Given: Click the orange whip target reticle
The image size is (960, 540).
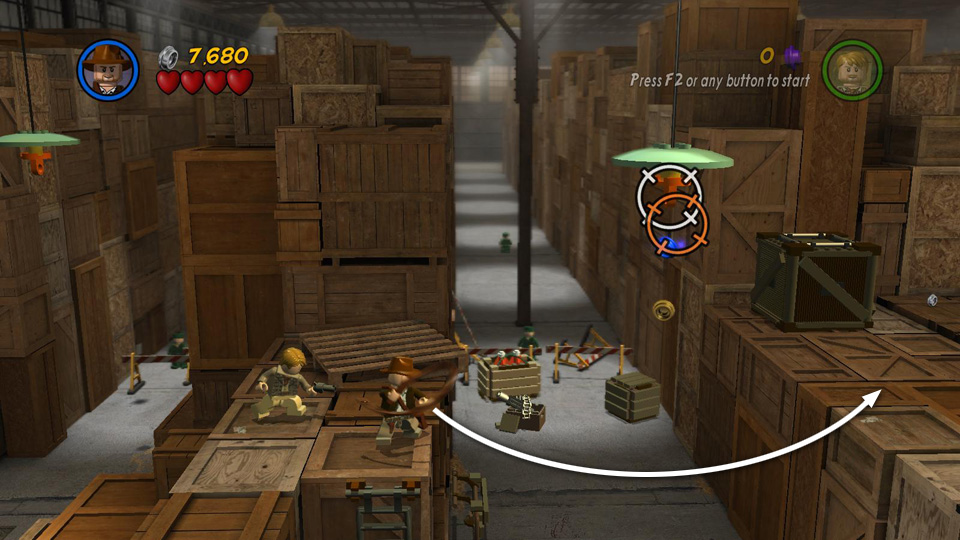Looking at the screenshot, I should pyautogui.click(x=677, y=224).
